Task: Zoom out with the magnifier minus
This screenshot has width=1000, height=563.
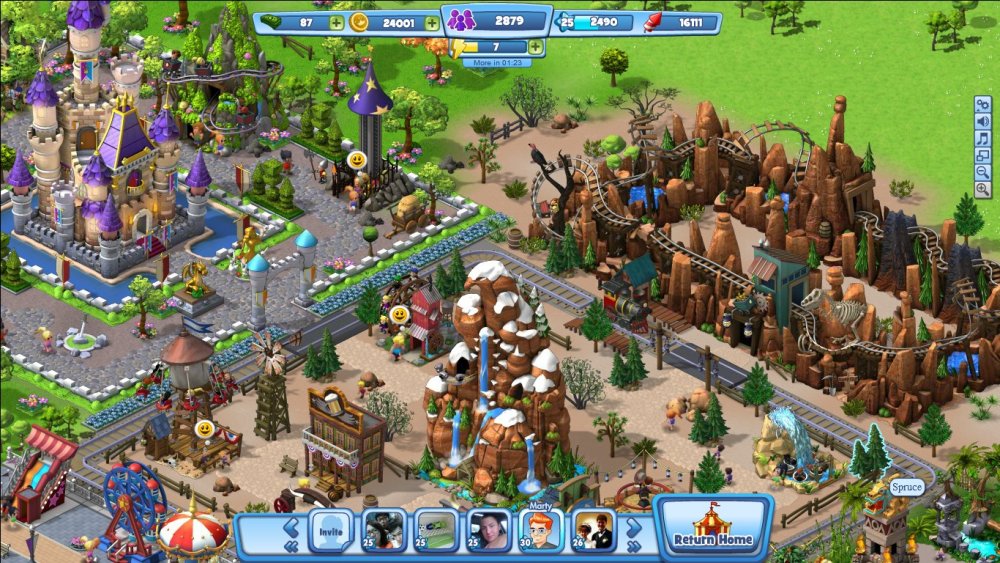Action: point(983,174)
